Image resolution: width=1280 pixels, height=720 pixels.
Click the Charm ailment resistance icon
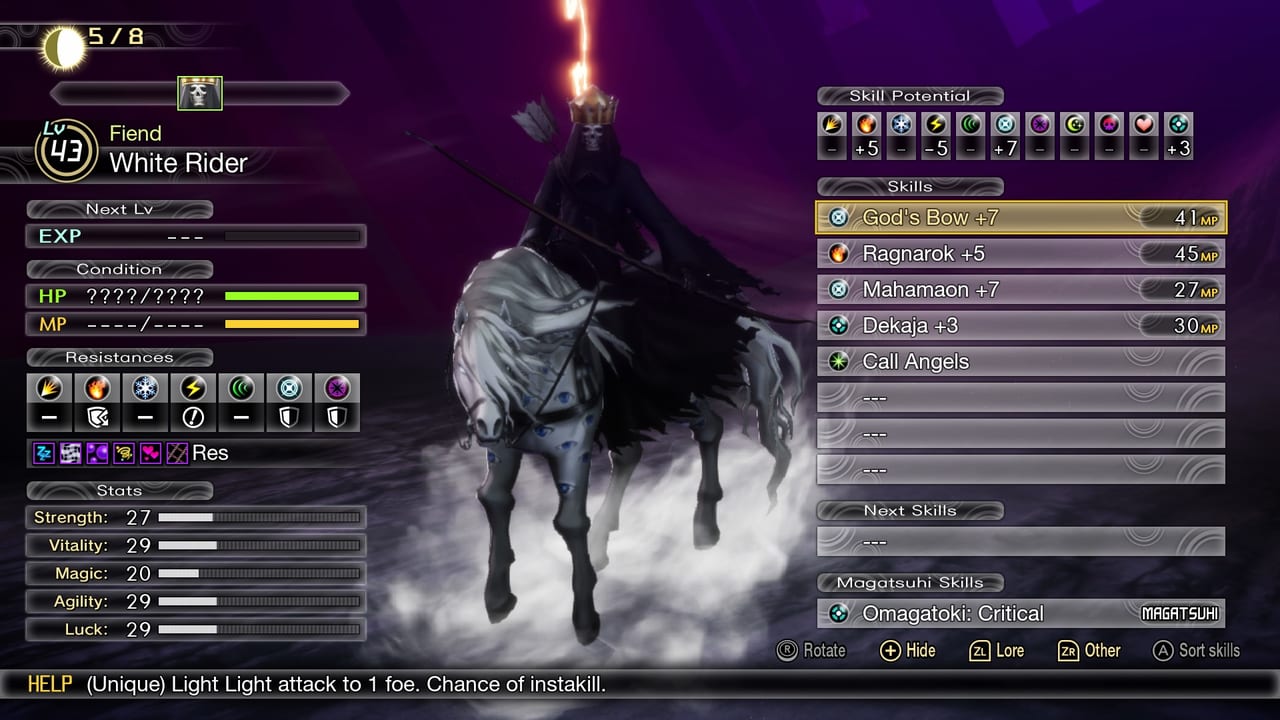(x=150, y=452)
